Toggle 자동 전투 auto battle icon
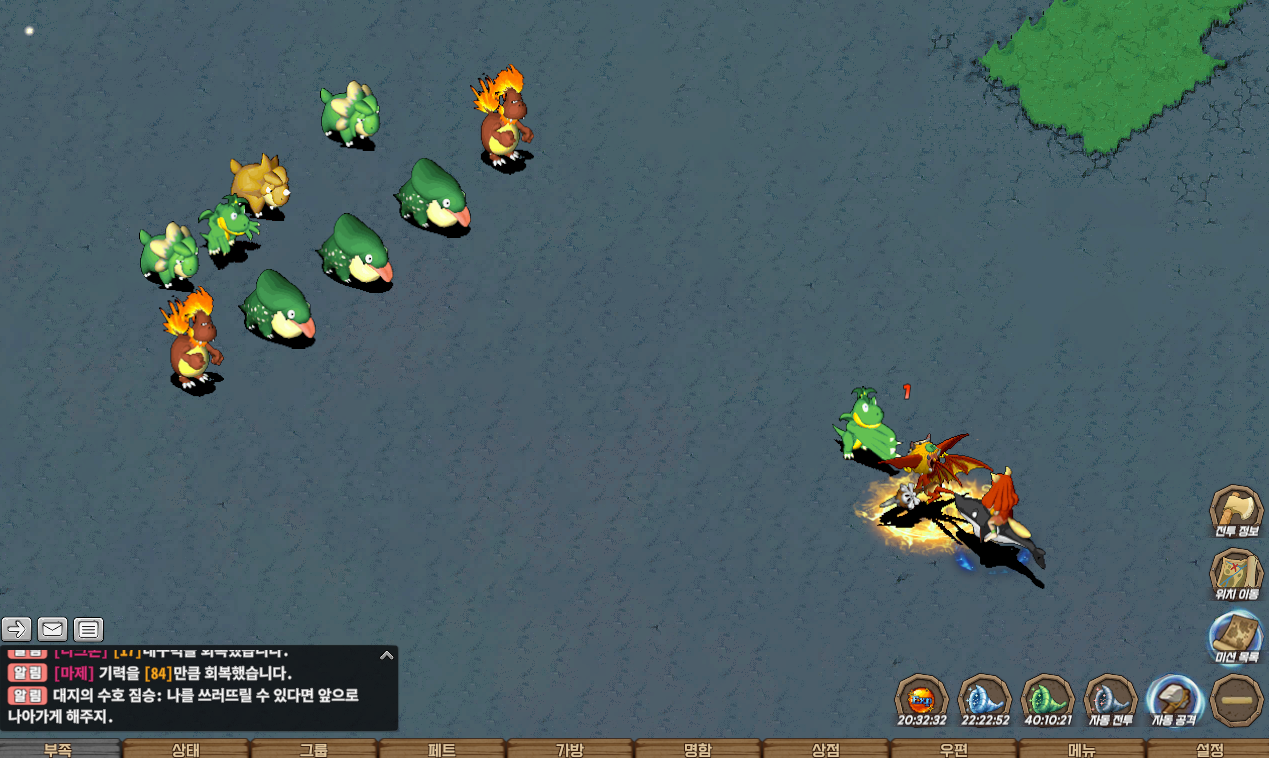Image resolution: width=1269 pixels, height=758 pixels. click(1110, 699)
